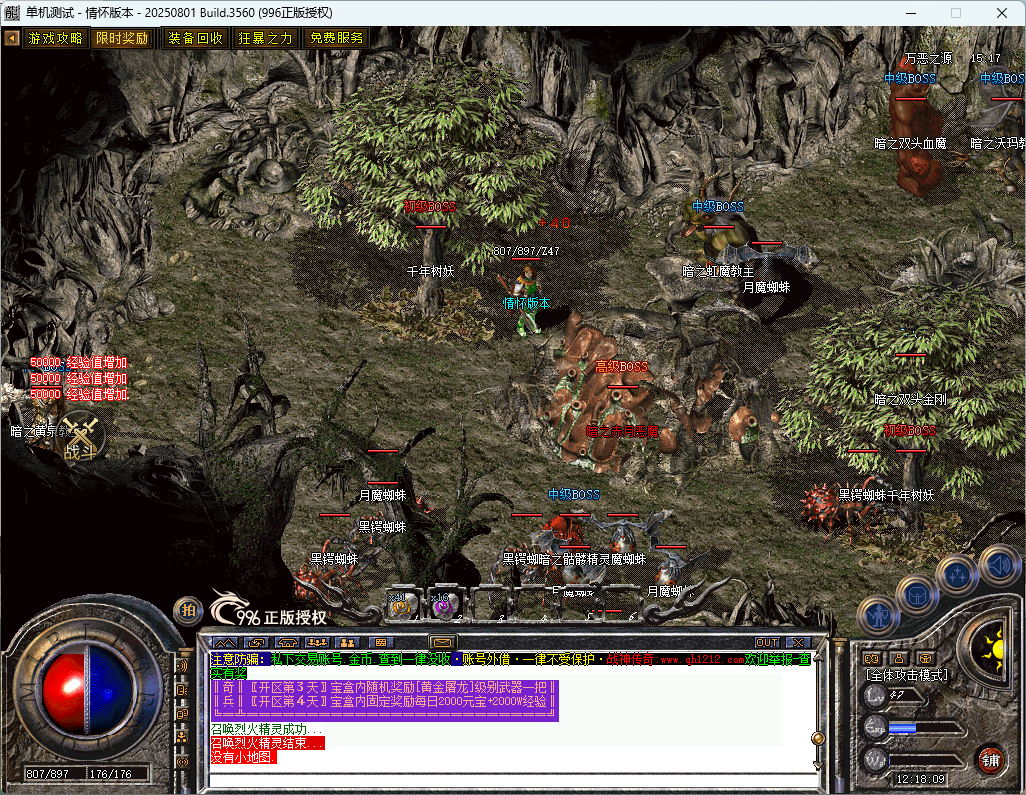Open the 游戏攻略 game guide menu
This screenshot has height=795, width=1026.
[x=55, y=38]
